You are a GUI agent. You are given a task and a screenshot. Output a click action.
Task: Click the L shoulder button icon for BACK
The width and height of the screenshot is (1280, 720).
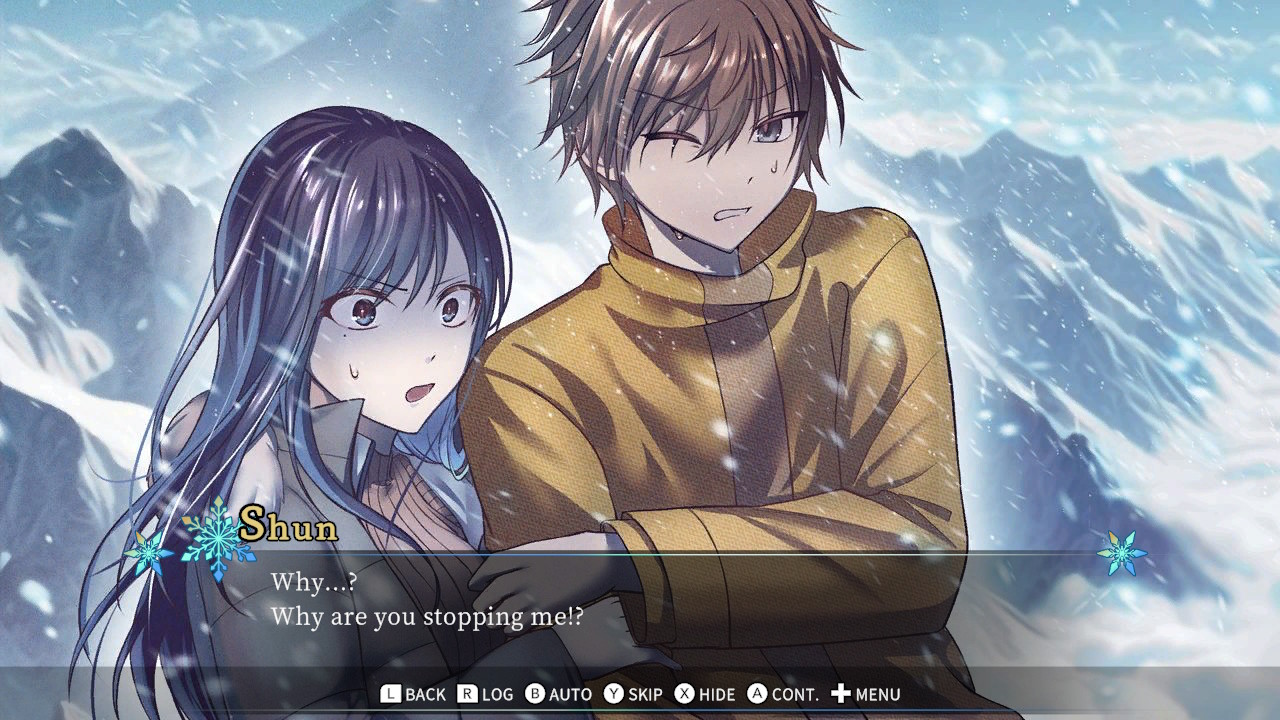[x=390, y=693]
